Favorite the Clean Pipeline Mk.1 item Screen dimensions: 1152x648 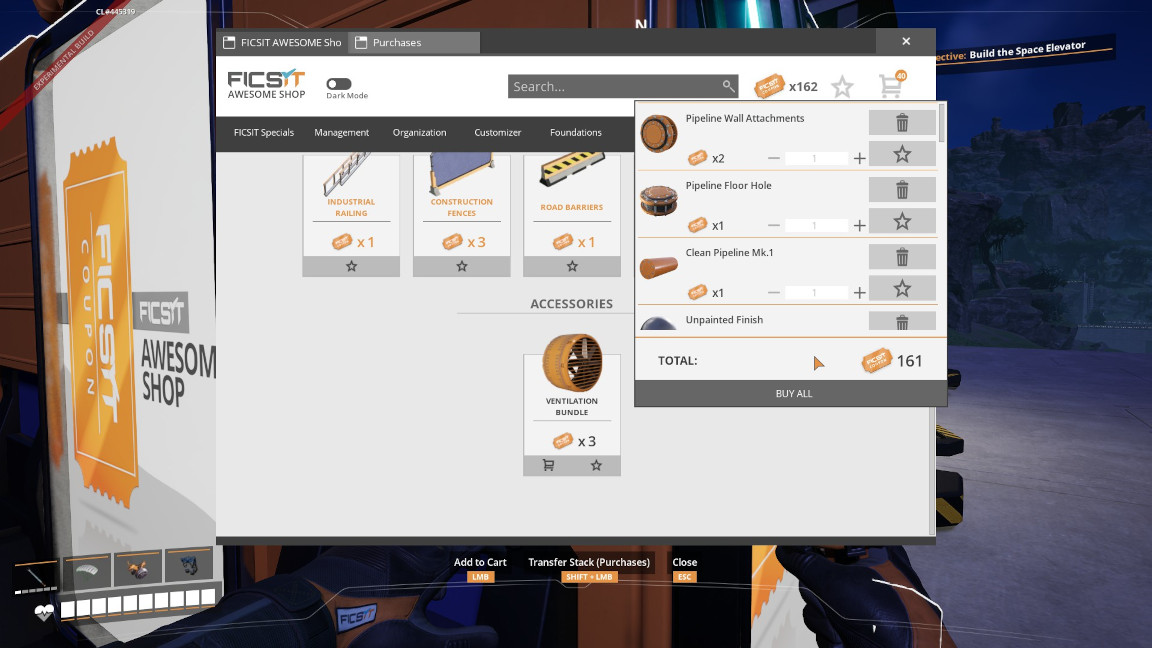coord(902,288)
